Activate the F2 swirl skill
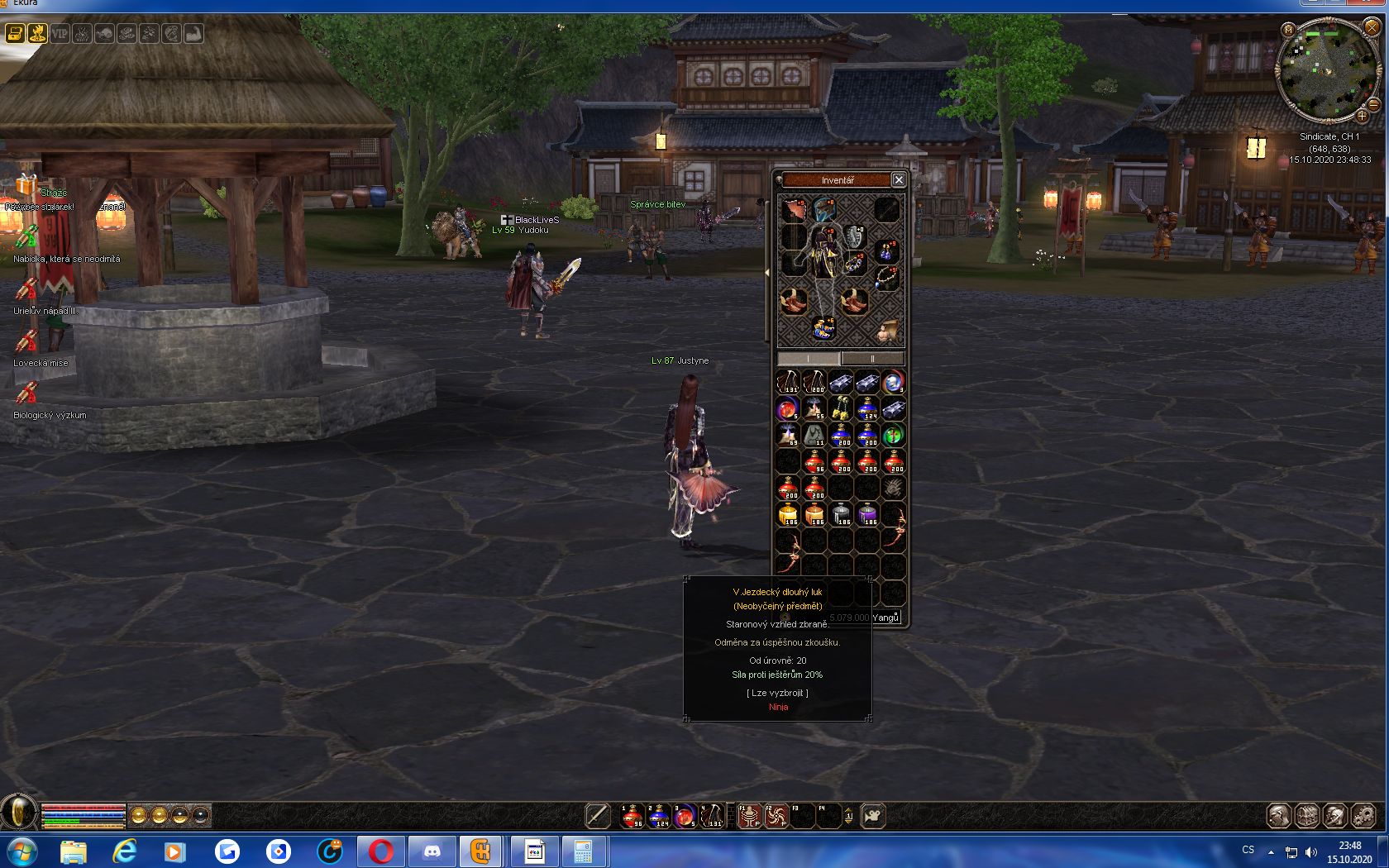The height and width of the screenshot is (868, 1389). click(x=776, y=816)
